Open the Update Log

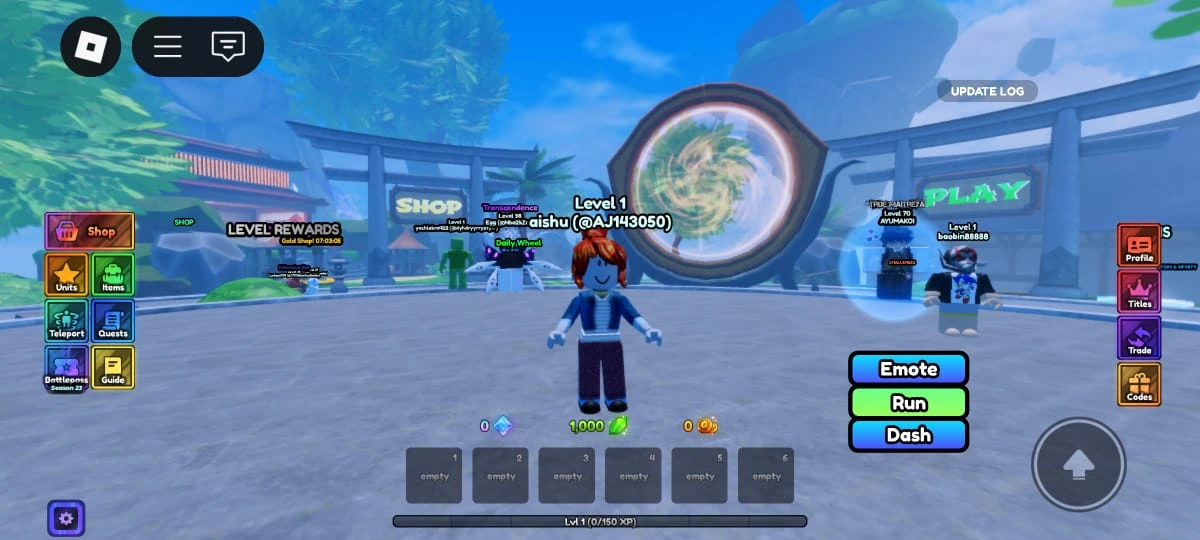tap(986, 91)
